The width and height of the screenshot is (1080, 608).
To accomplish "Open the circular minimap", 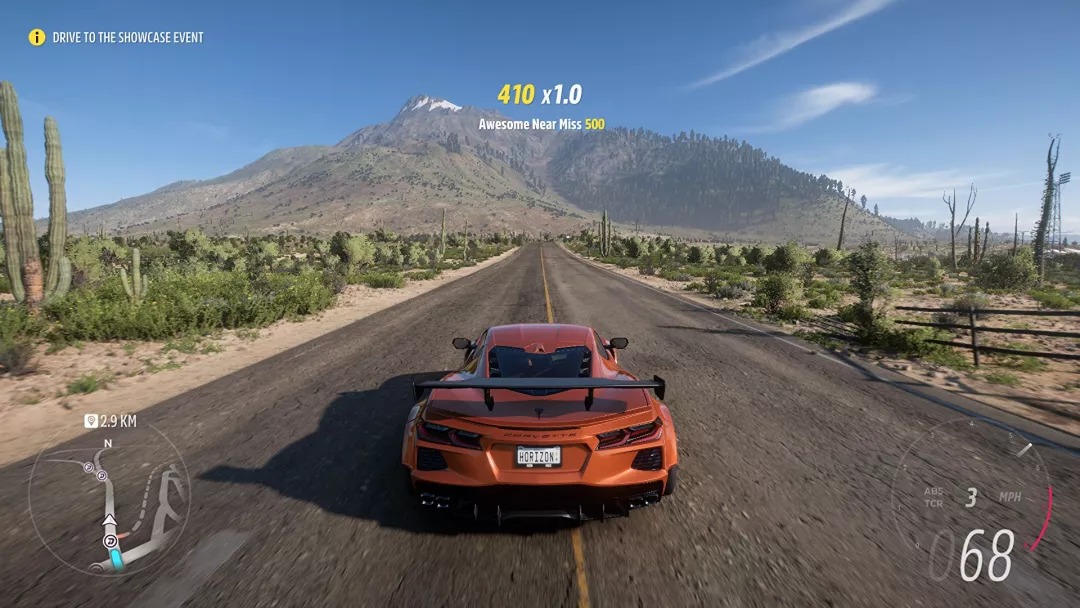I will (x=108, y=499).
